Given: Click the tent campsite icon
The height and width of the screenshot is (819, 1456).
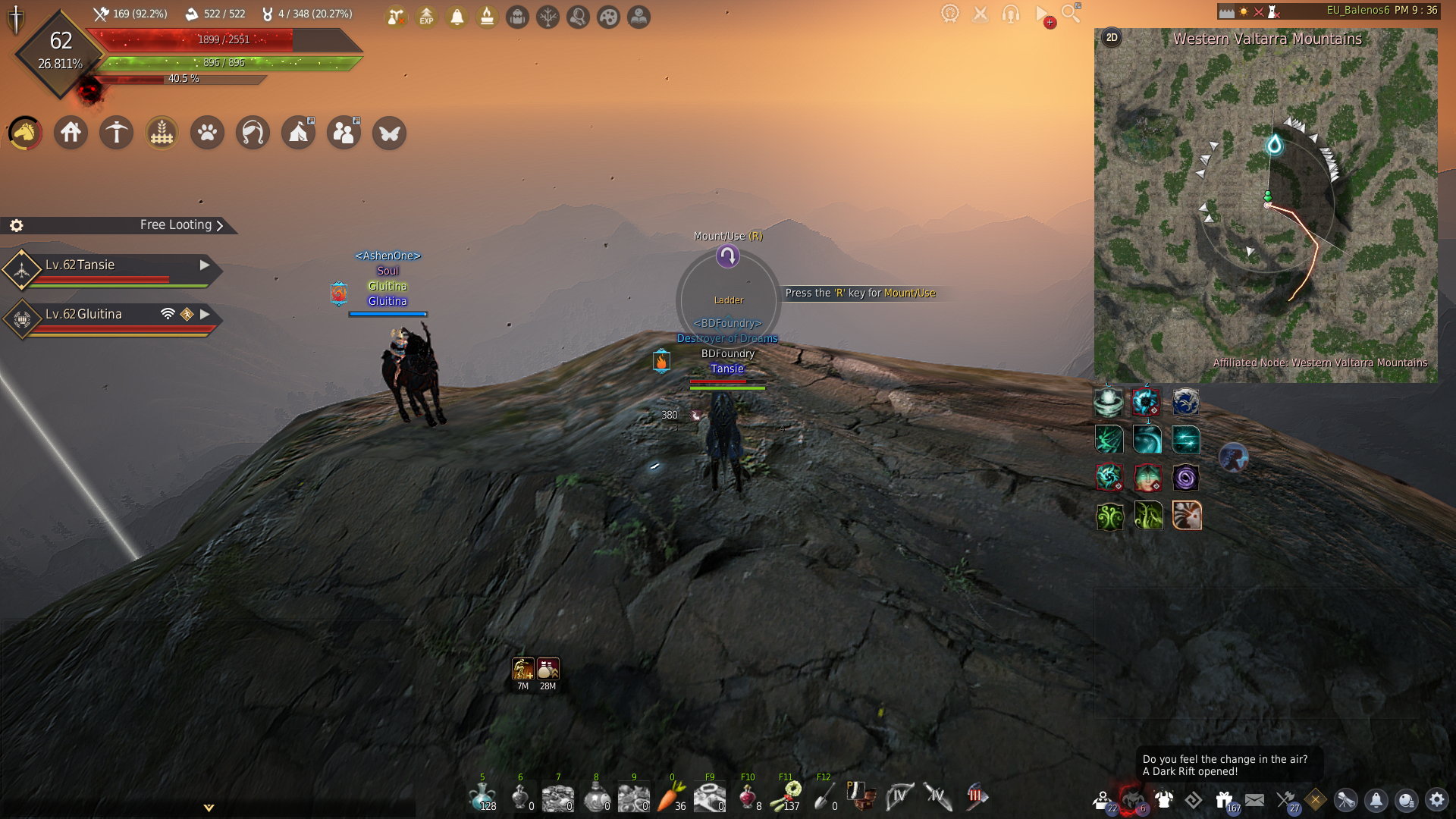Looking at the screenshot, I should (x=298, y=133).
